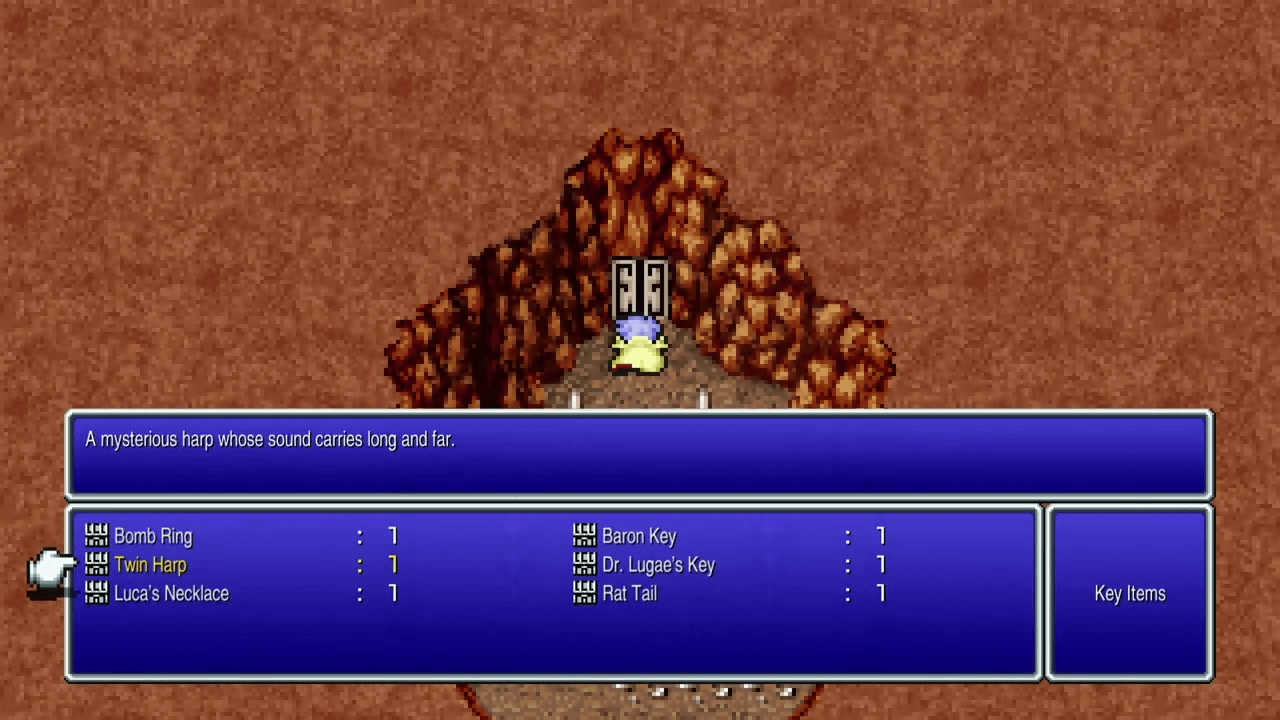The image size is (1280, 720).
Task: Choose Dr. Lugae's Key
Action: click(x=658, y=565)
